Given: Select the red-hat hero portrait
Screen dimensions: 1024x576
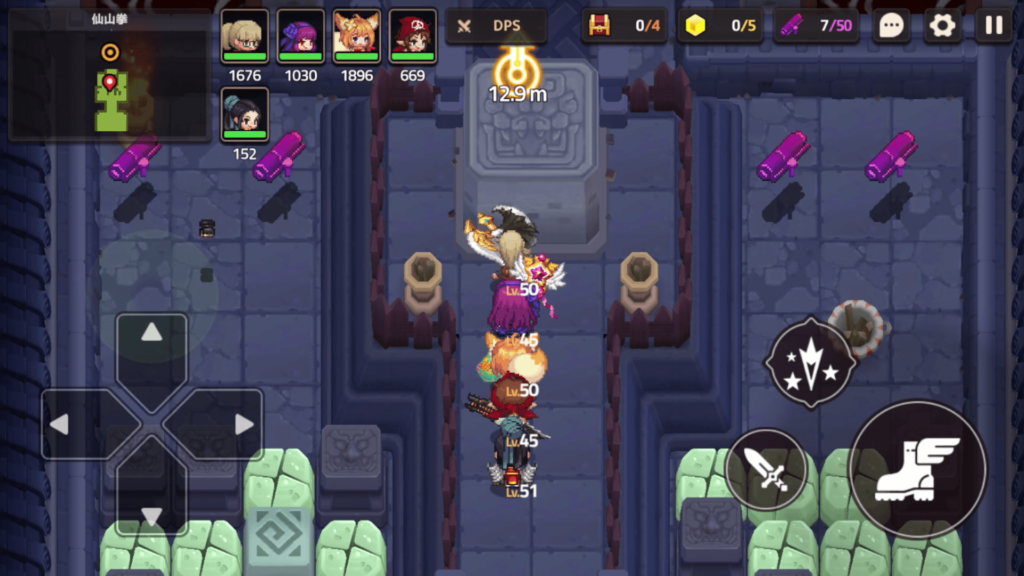Looking at the screenshot, I should (x=412, y=37).
